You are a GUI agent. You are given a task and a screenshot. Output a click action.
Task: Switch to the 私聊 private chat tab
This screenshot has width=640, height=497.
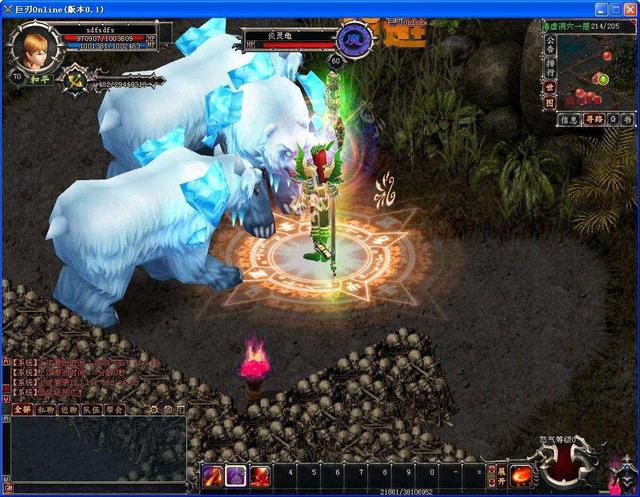[x=45, y=409]
